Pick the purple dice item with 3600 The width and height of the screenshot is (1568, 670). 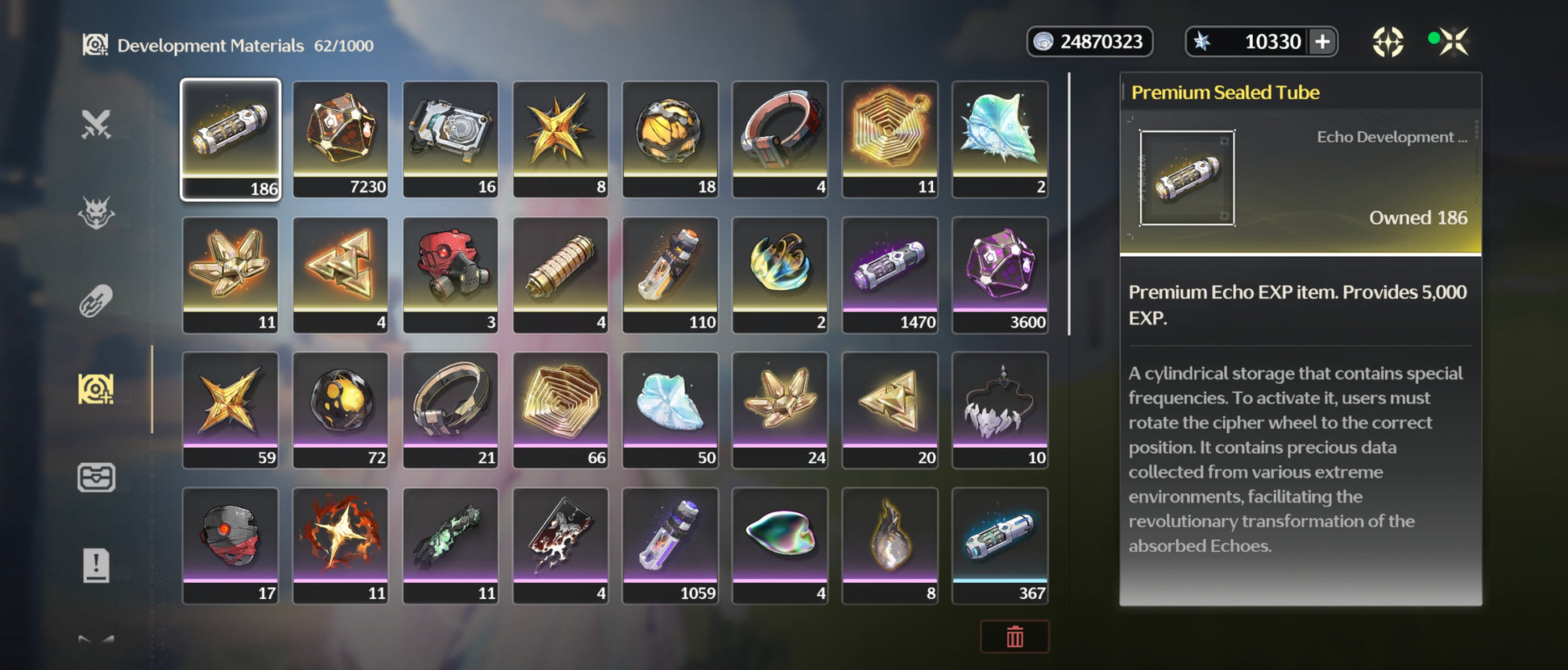1000,274
